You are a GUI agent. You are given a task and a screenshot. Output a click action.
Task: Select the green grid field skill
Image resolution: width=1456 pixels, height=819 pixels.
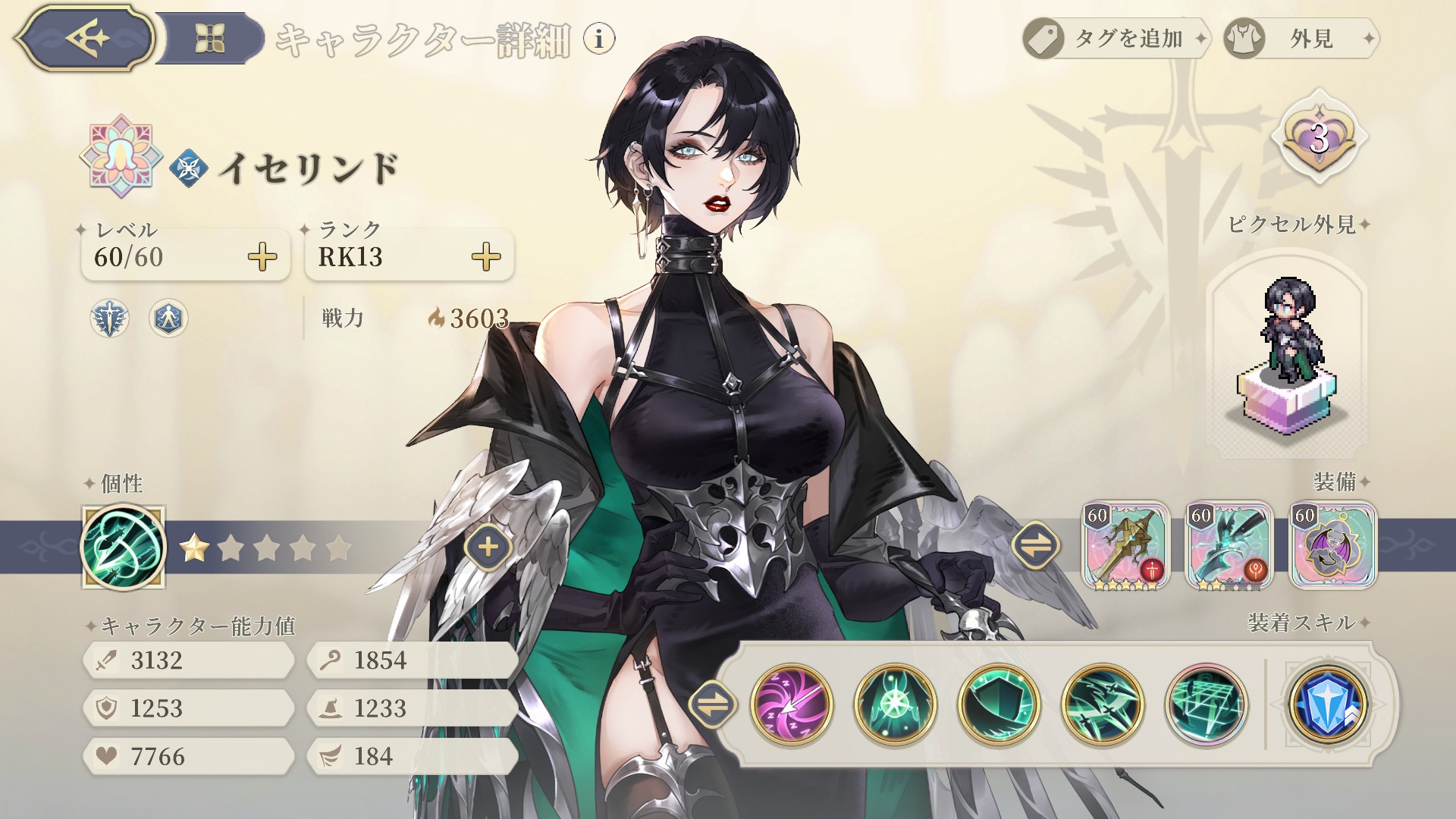1206,705
